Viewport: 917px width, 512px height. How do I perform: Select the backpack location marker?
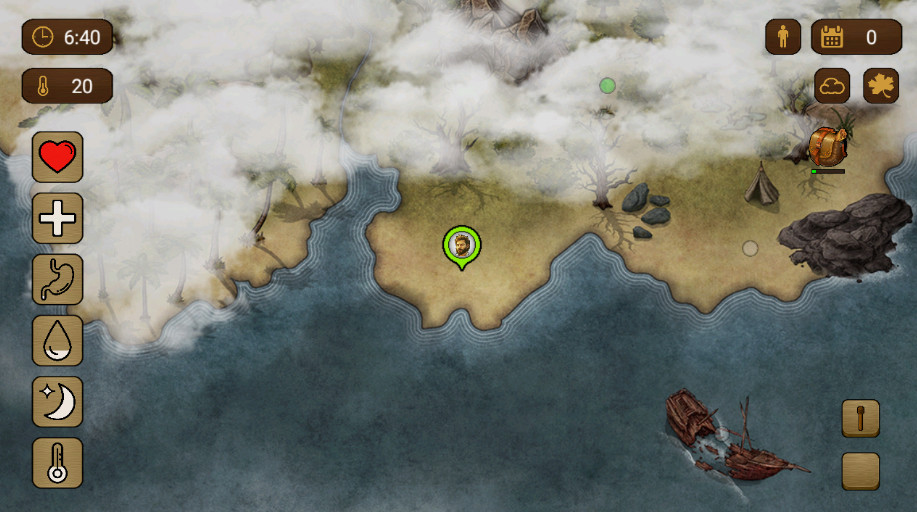point(827,147)
